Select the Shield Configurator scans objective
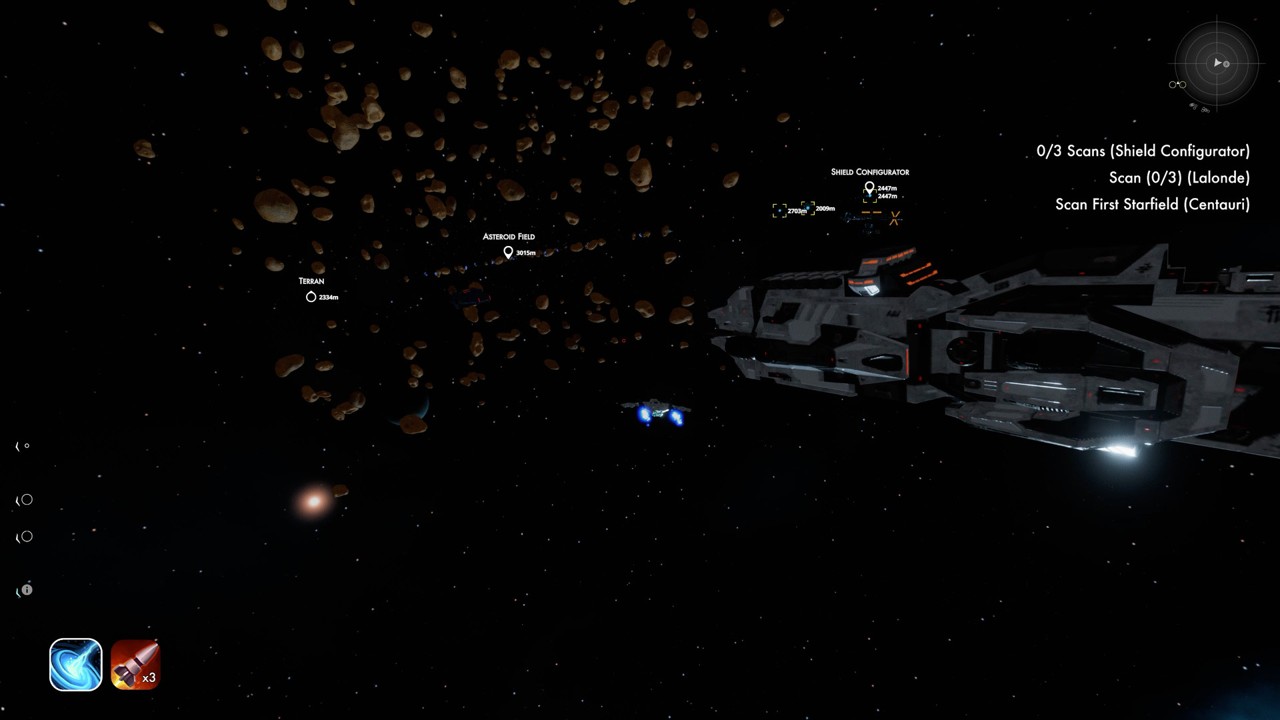 coord(1143,151)
